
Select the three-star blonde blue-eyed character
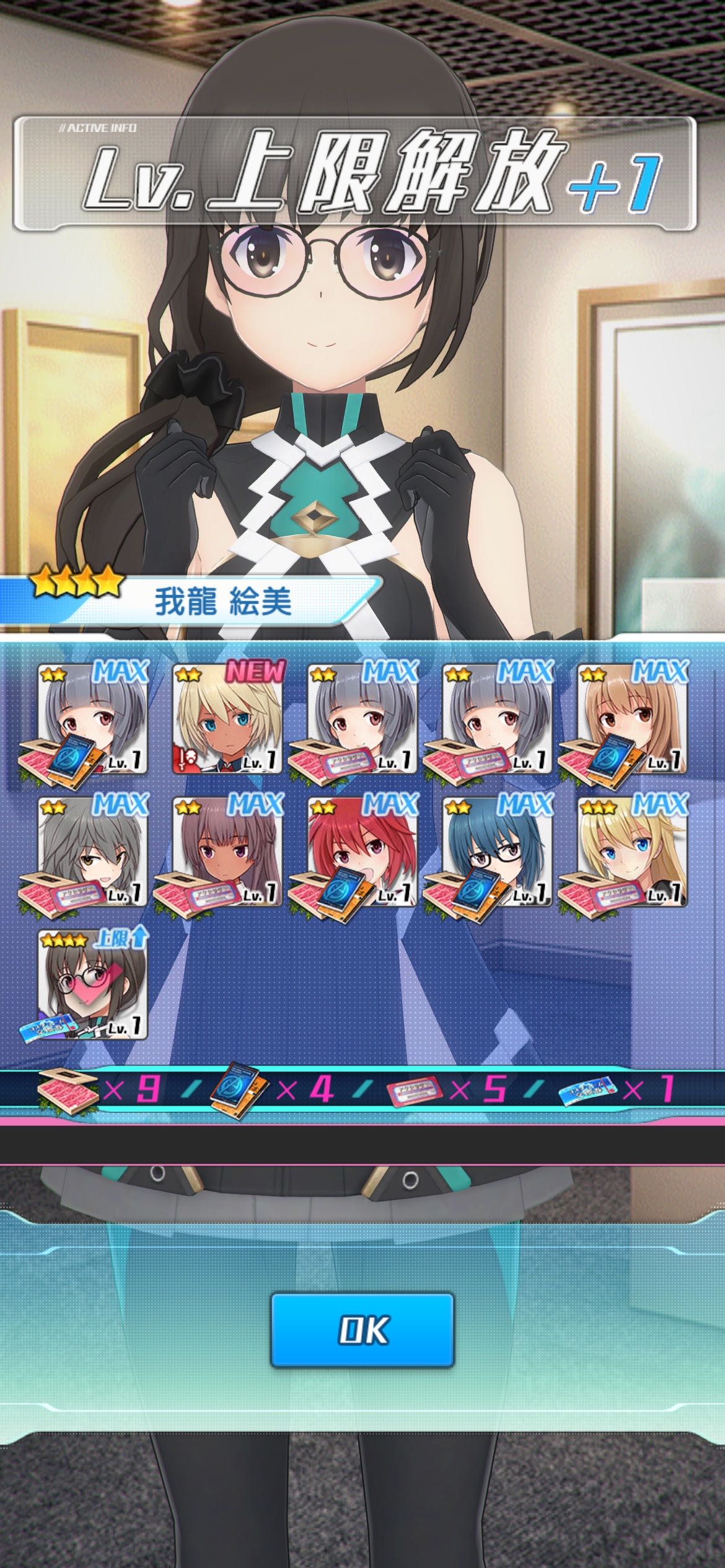632,852
